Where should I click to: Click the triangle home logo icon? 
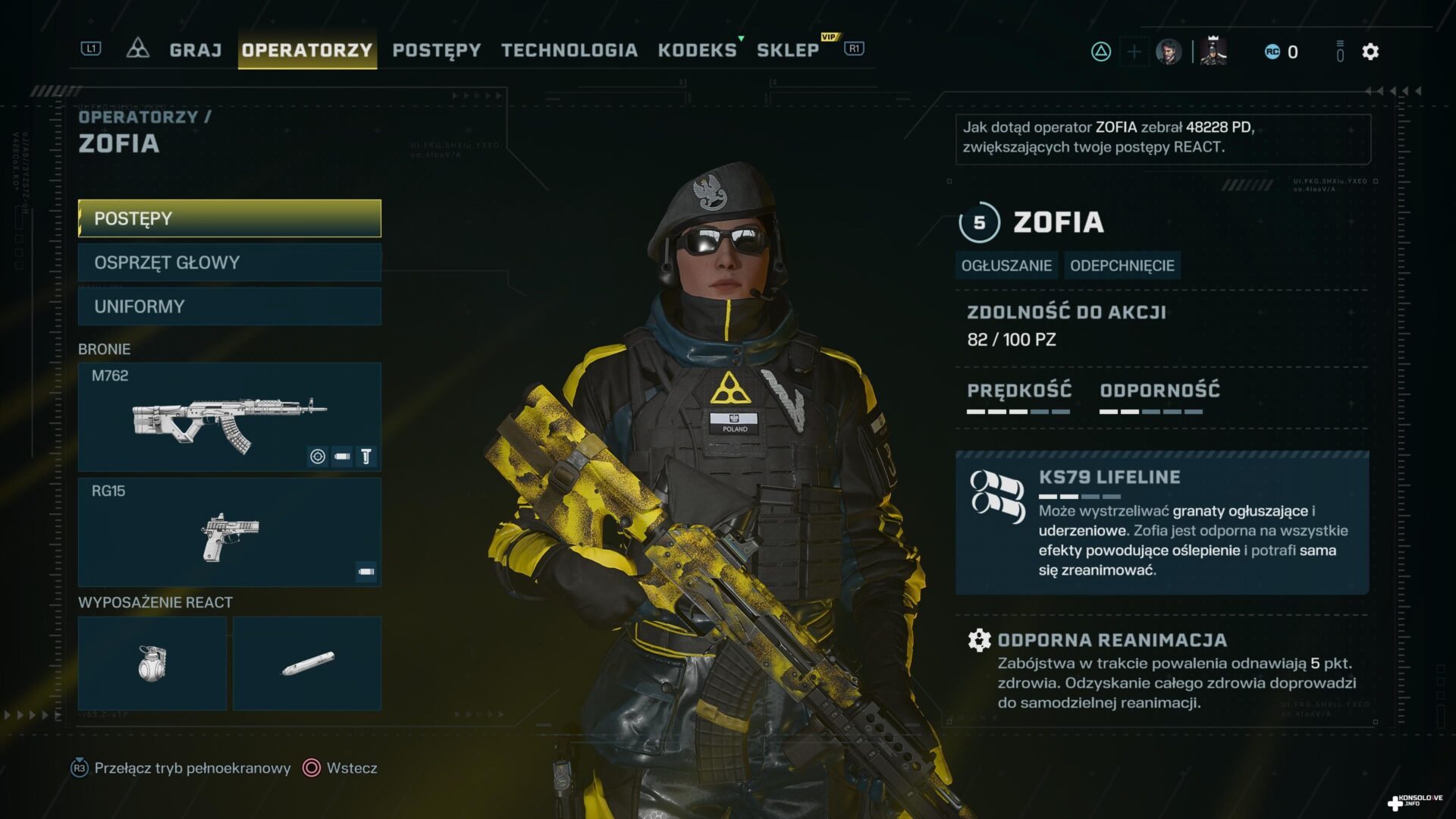click(137, 49)
